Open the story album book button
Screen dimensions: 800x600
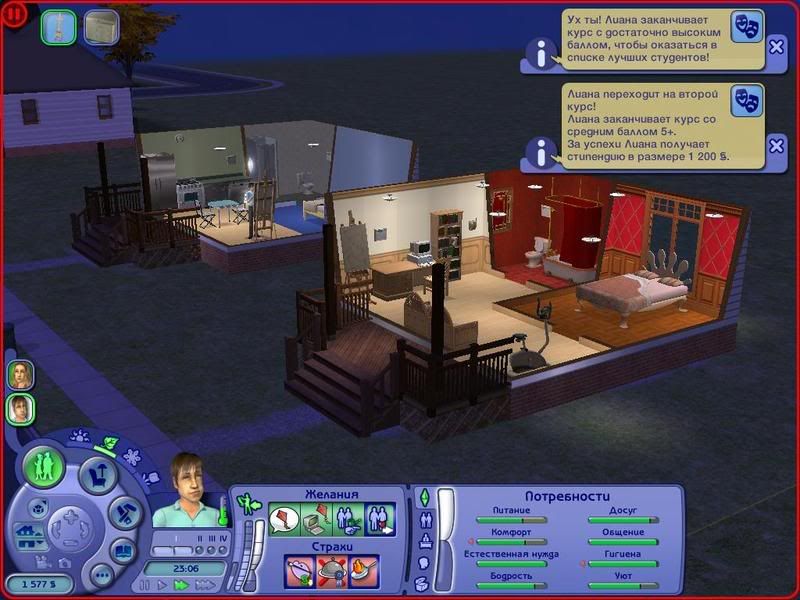[122, 551]
